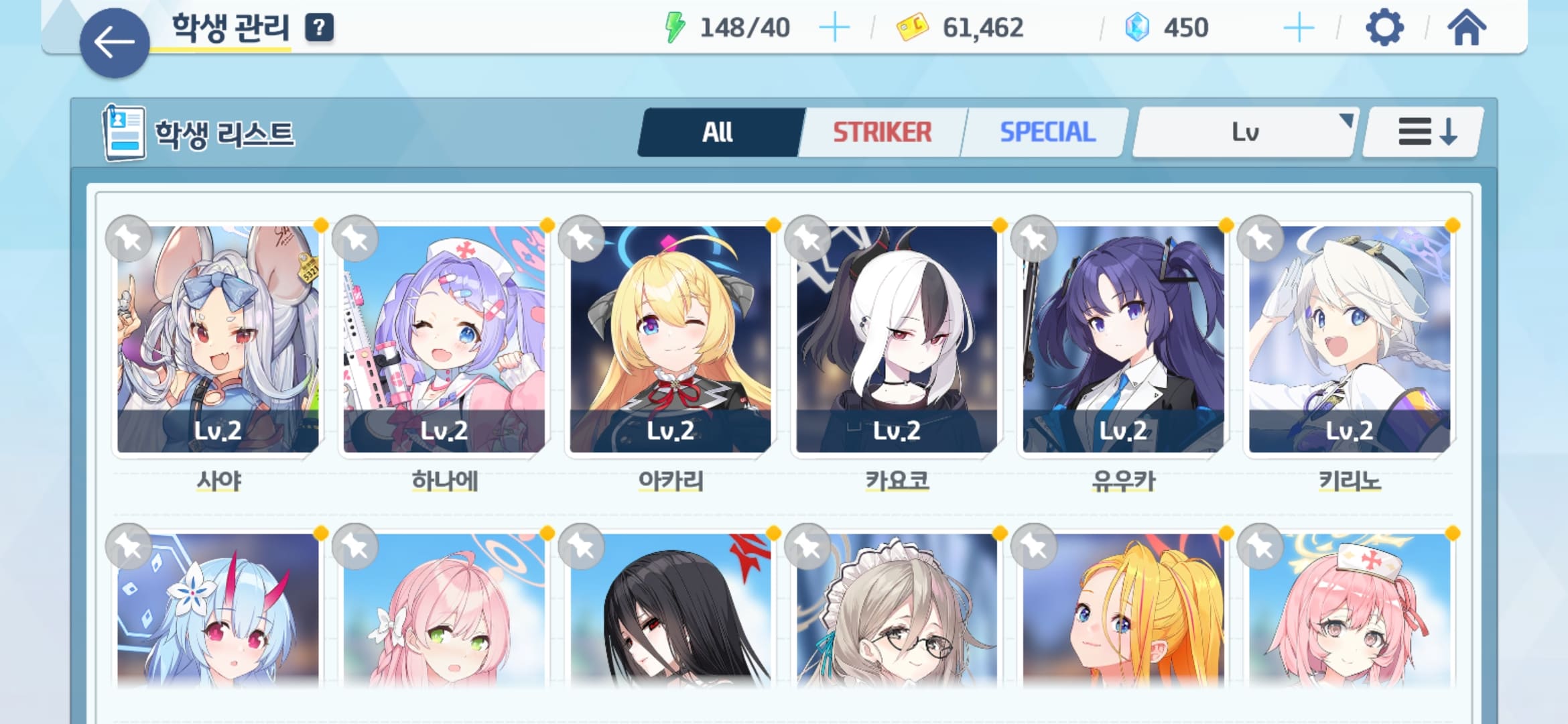Open the help question mark icon
The width and height of the screenshot is (1568, 724).
pos(319,27)
